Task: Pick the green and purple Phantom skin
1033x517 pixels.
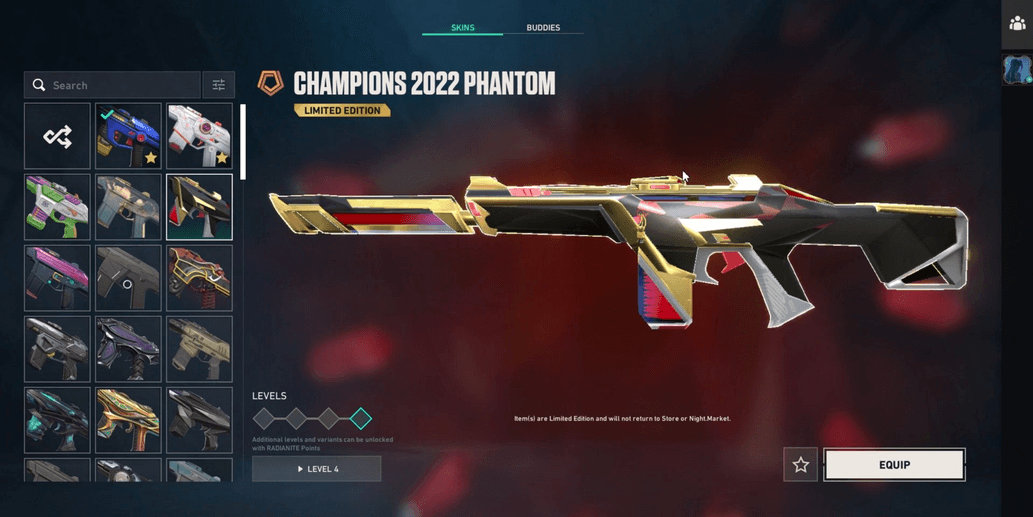Action: click(x=57, y=207)
